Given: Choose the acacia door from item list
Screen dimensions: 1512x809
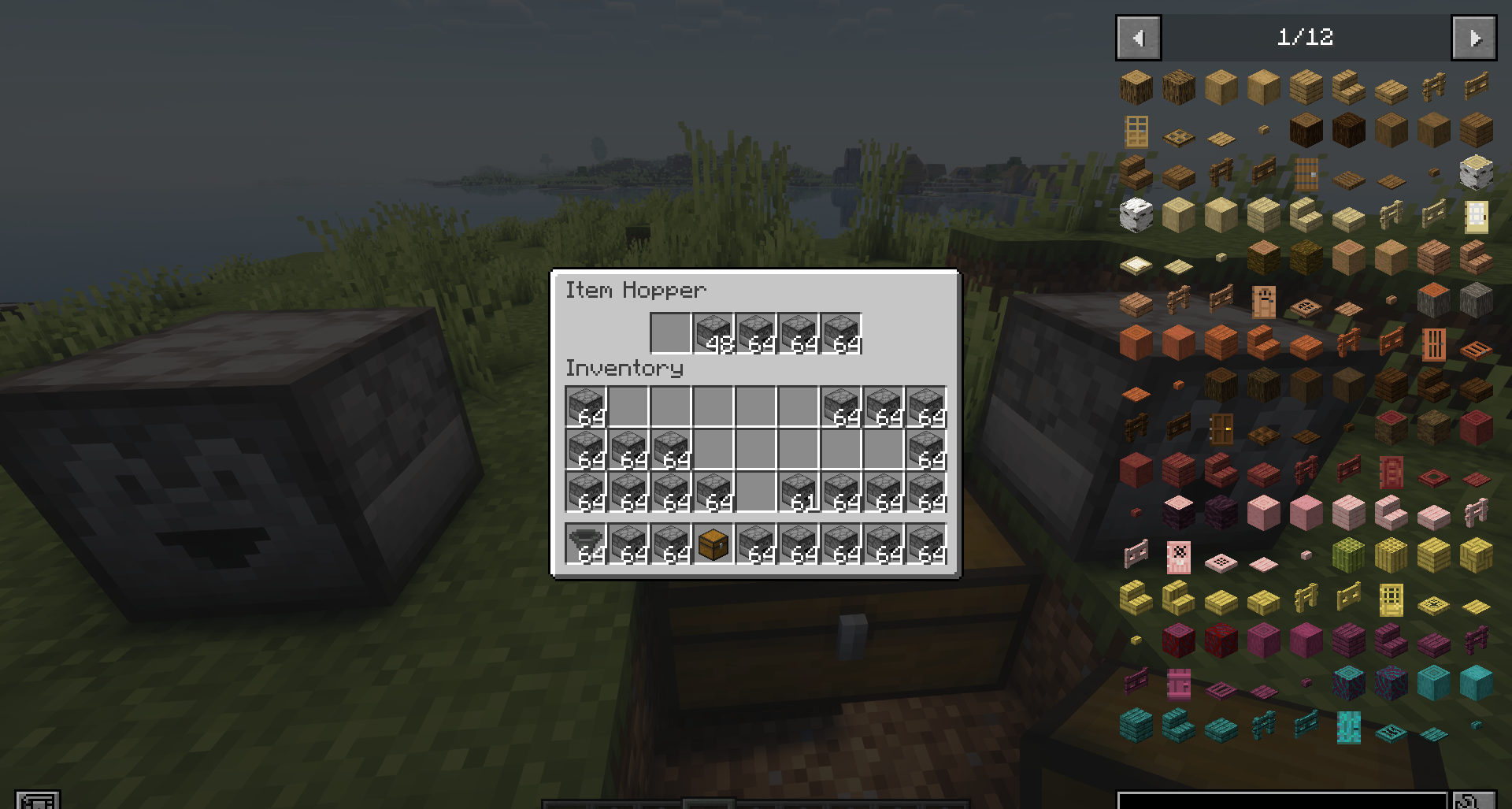Looking at the screenshot, I should pos(1434,343).
